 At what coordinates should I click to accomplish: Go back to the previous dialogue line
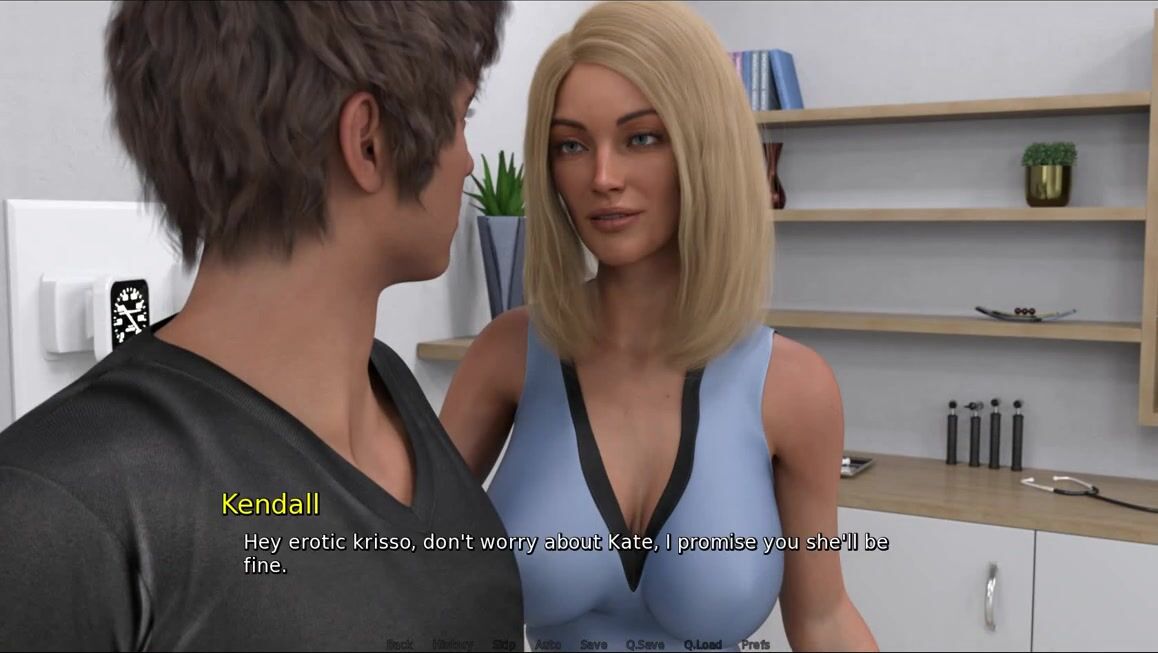[x=399, y=644]
